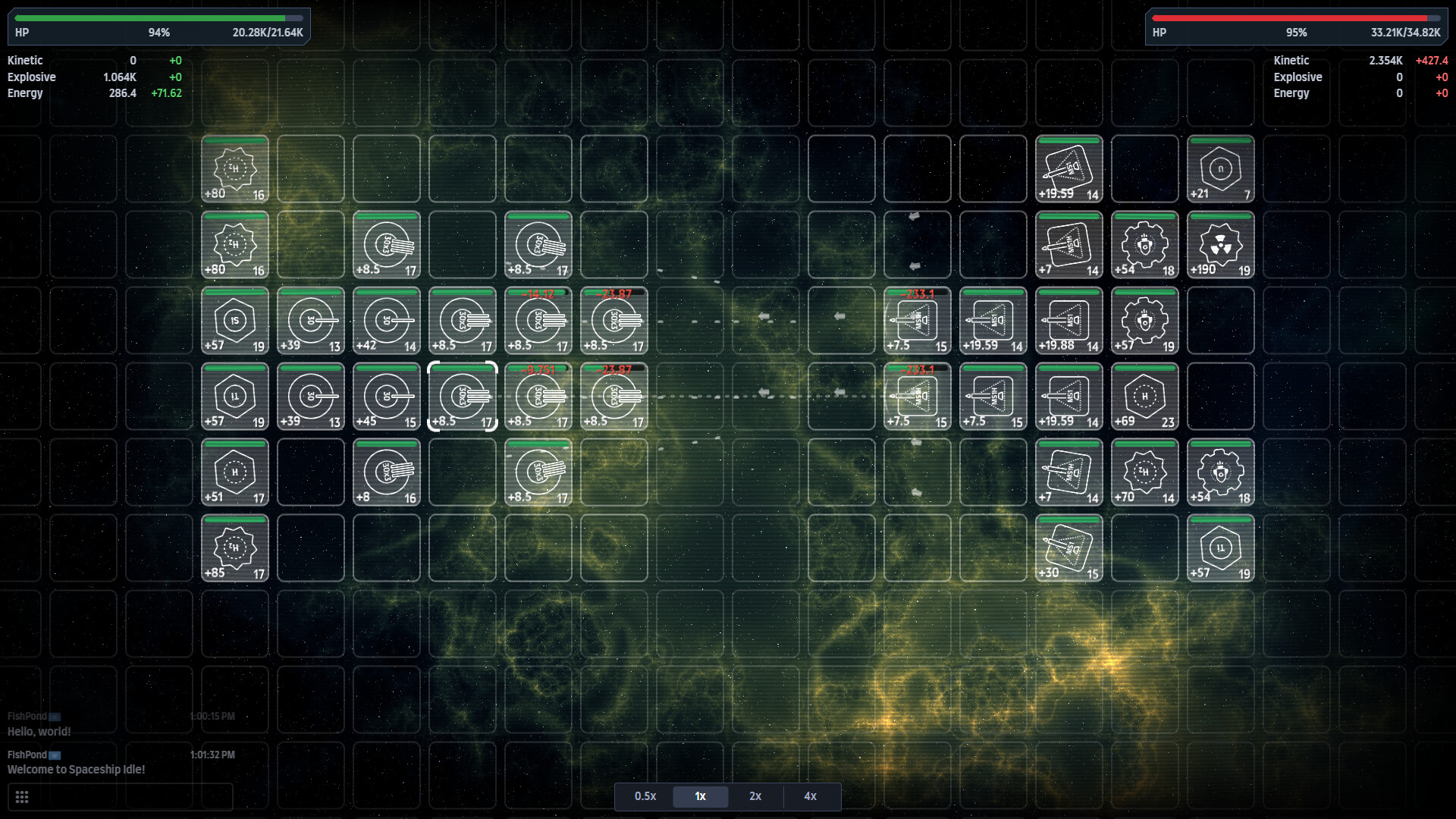This screenshot has width=1456, height=819.
Task: Click the H₂ module showing +85 at bottom-left cluster
Action: click(x=235, y=548)
